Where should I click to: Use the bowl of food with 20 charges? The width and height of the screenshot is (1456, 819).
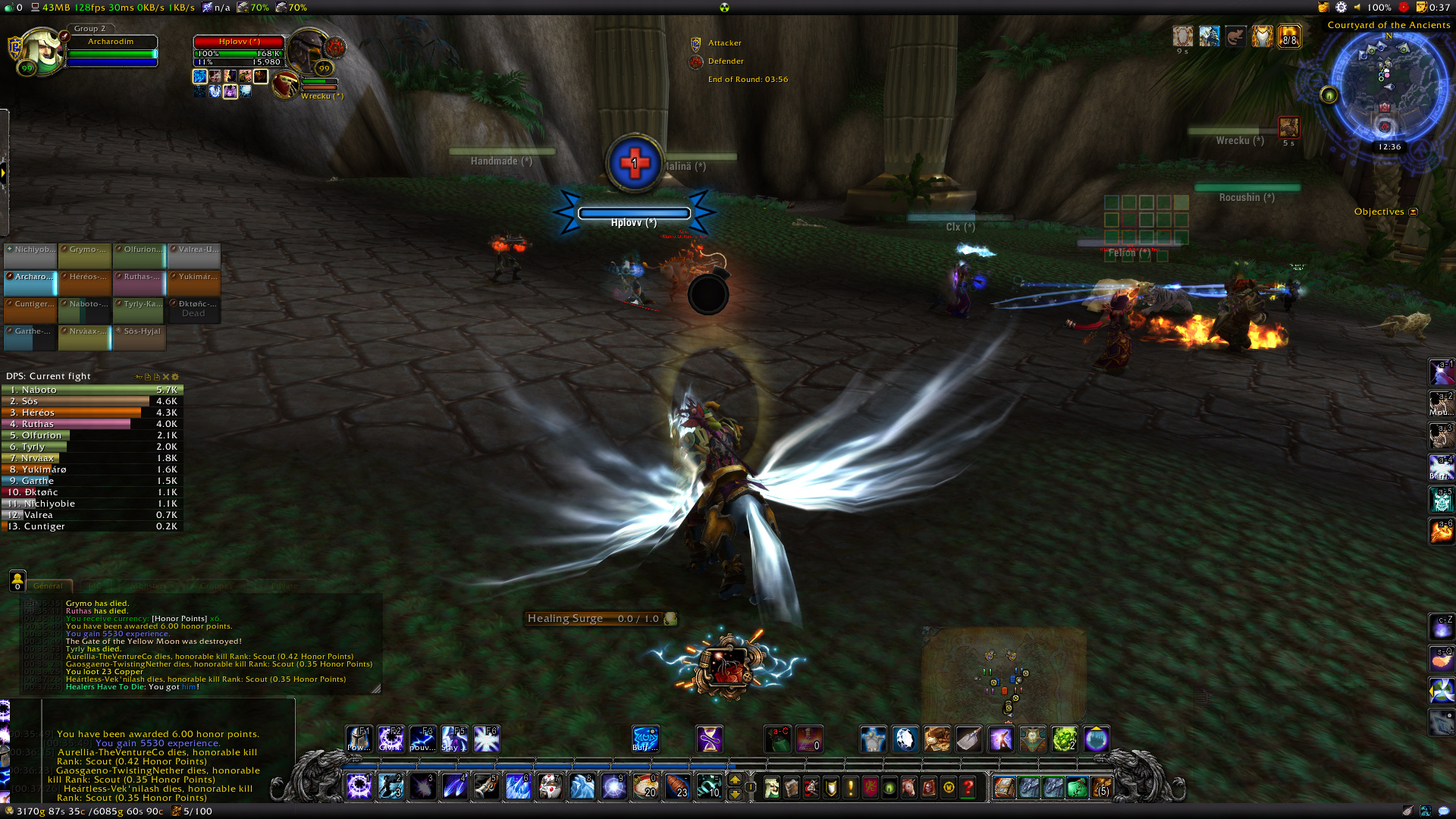coord(645,787)
